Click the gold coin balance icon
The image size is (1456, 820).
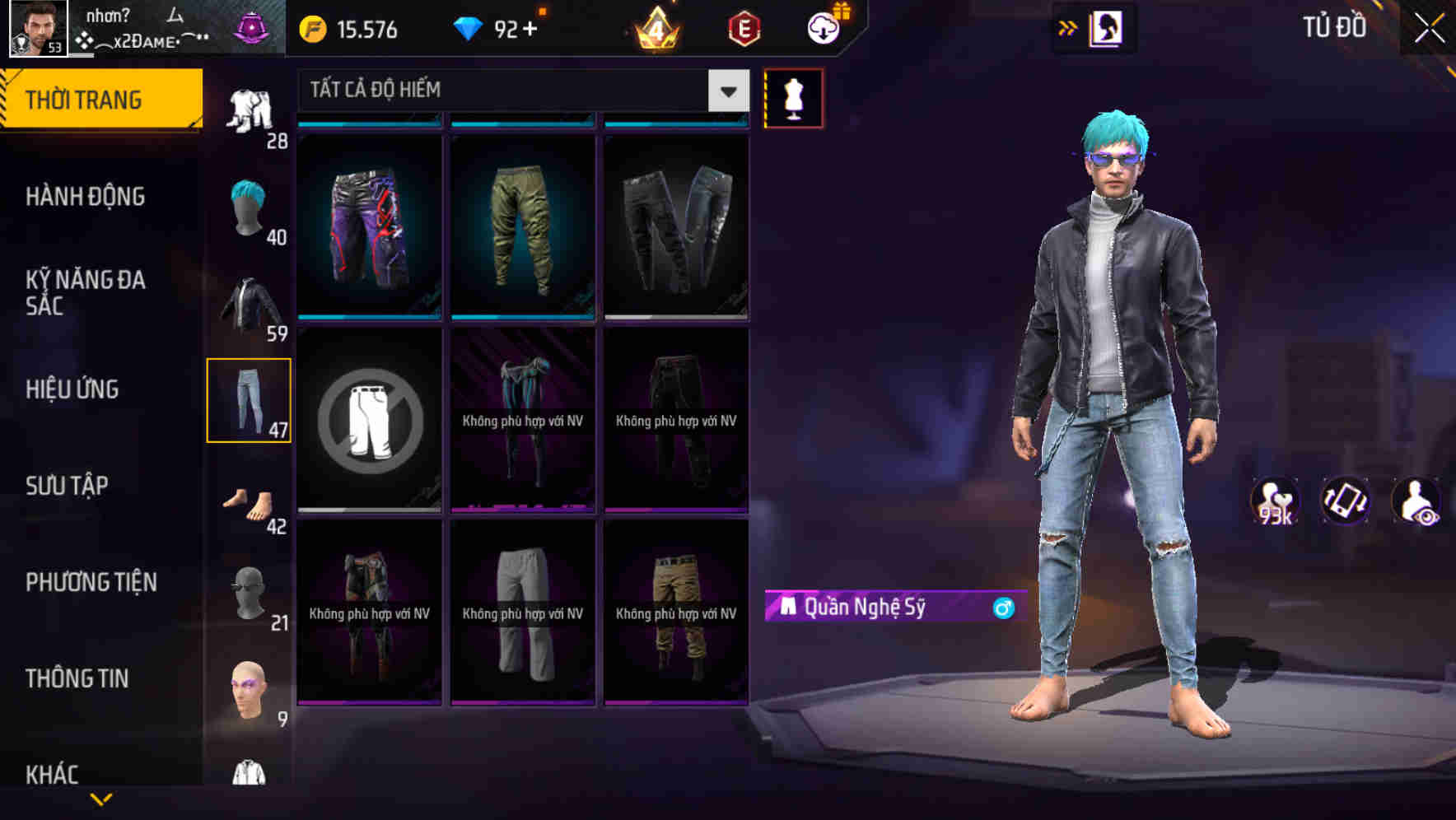coord(310,29)
